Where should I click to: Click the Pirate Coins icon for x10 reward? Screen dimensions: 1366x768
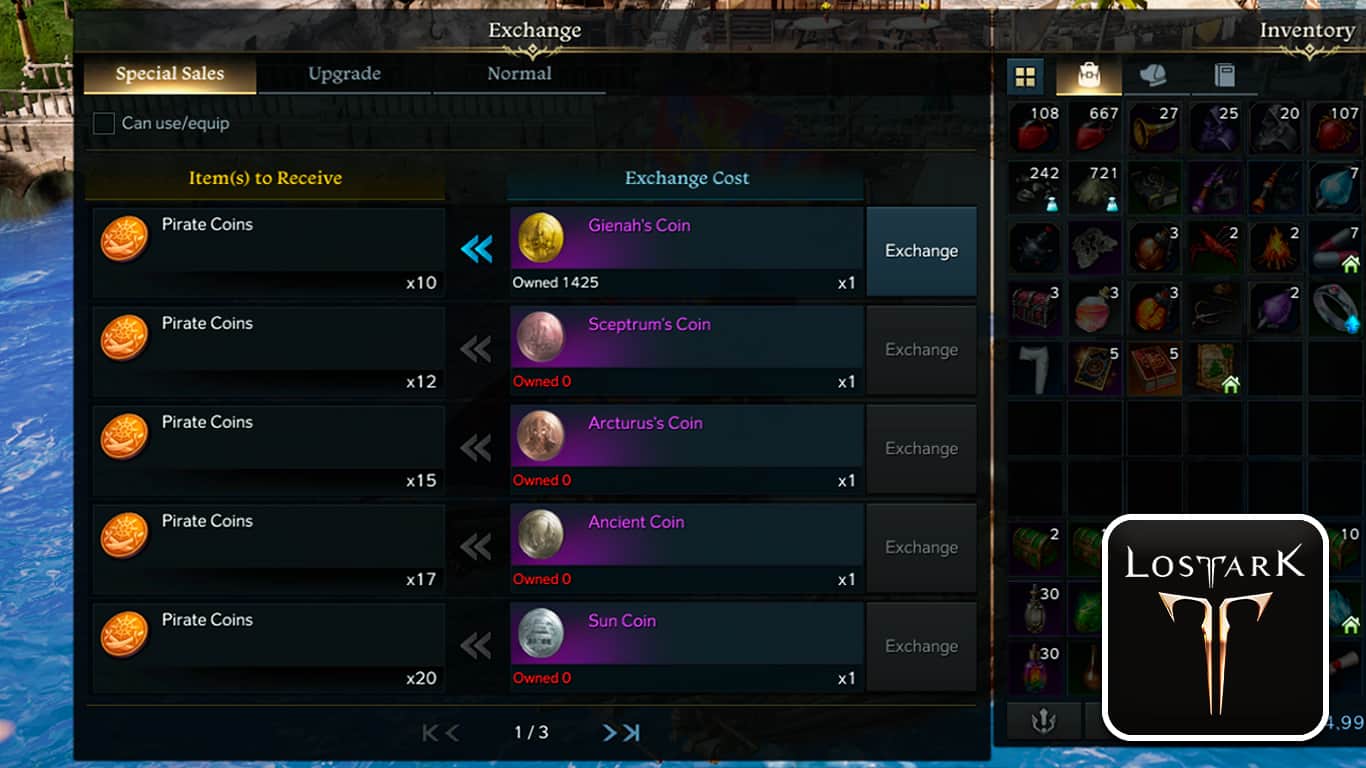125,239
